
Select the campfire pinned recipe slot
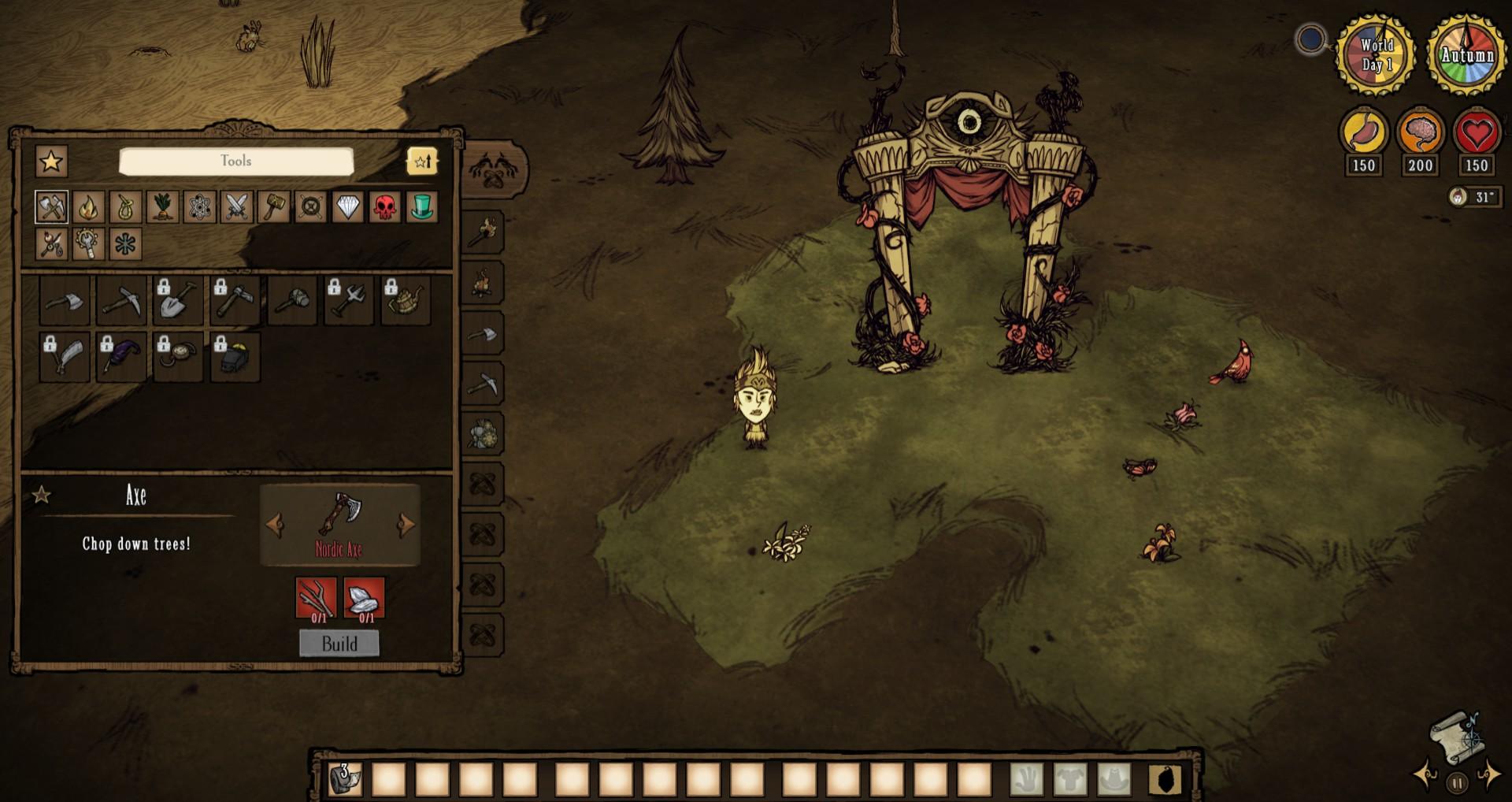[x=483, y=284]
